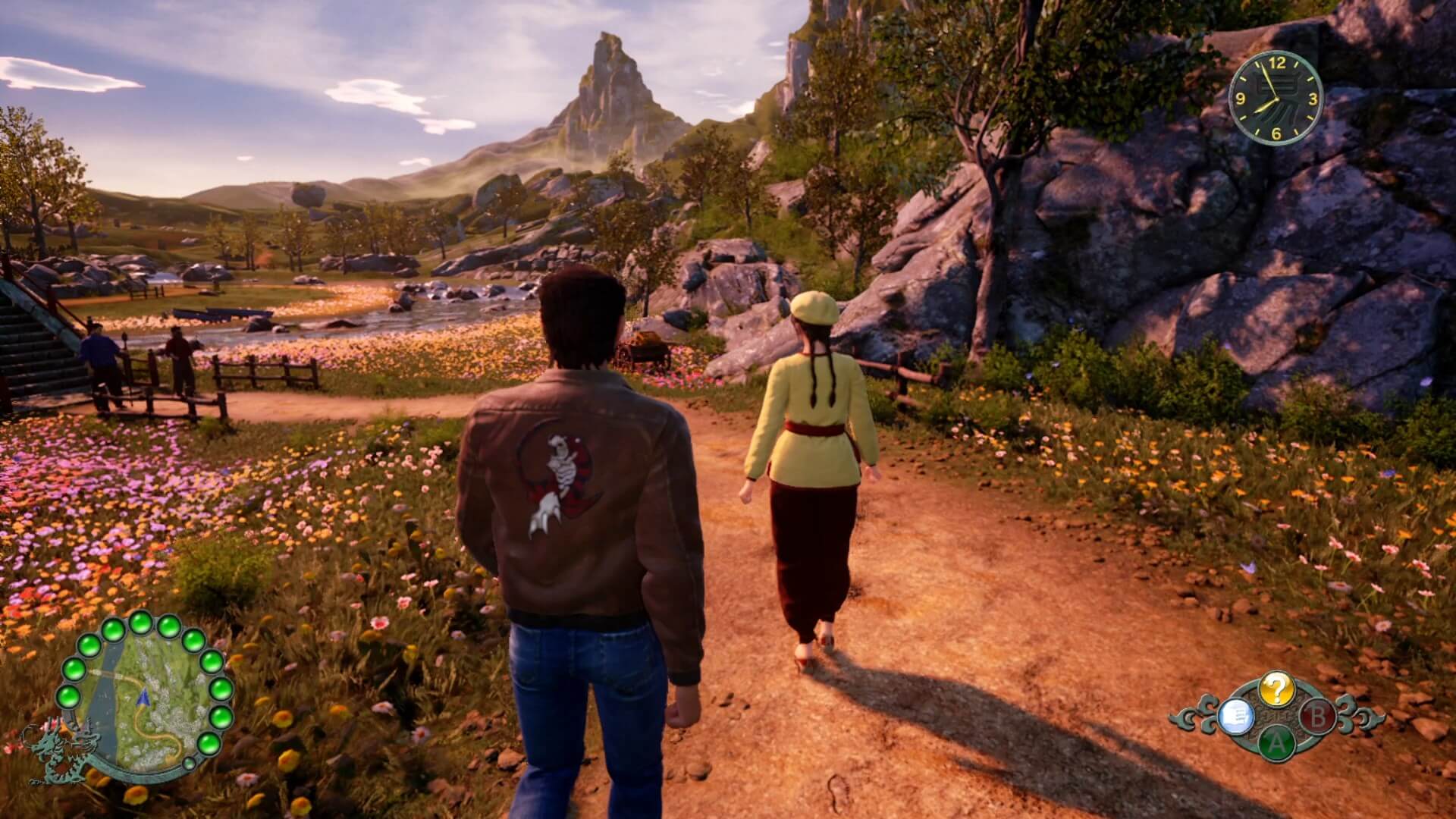1456x819 pixels.
Task: Click the topmost green stamina bead on minimap
Action: click(x=140, y=623)
